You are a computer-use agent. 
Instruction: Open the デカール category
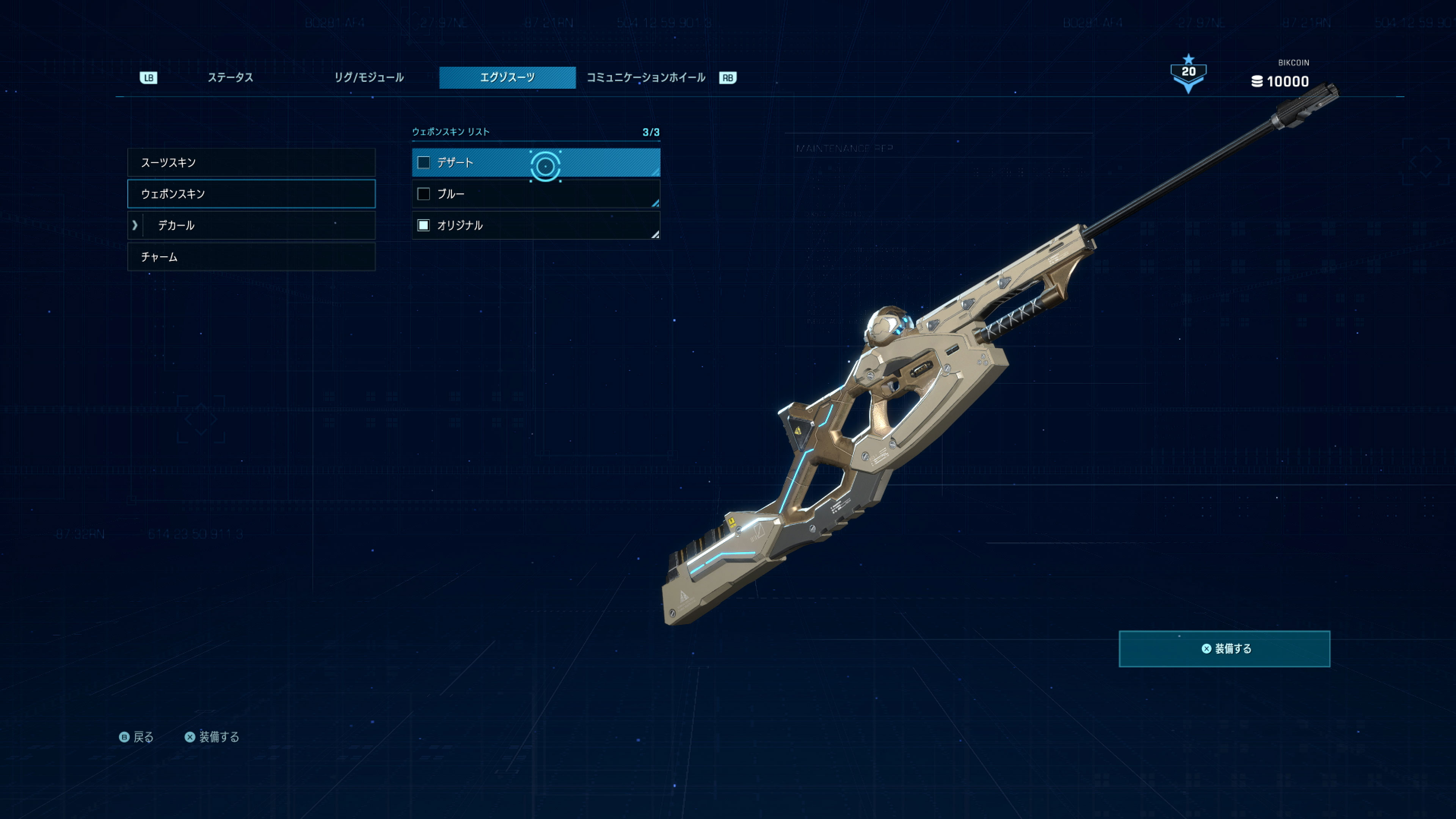coord(251,226)
